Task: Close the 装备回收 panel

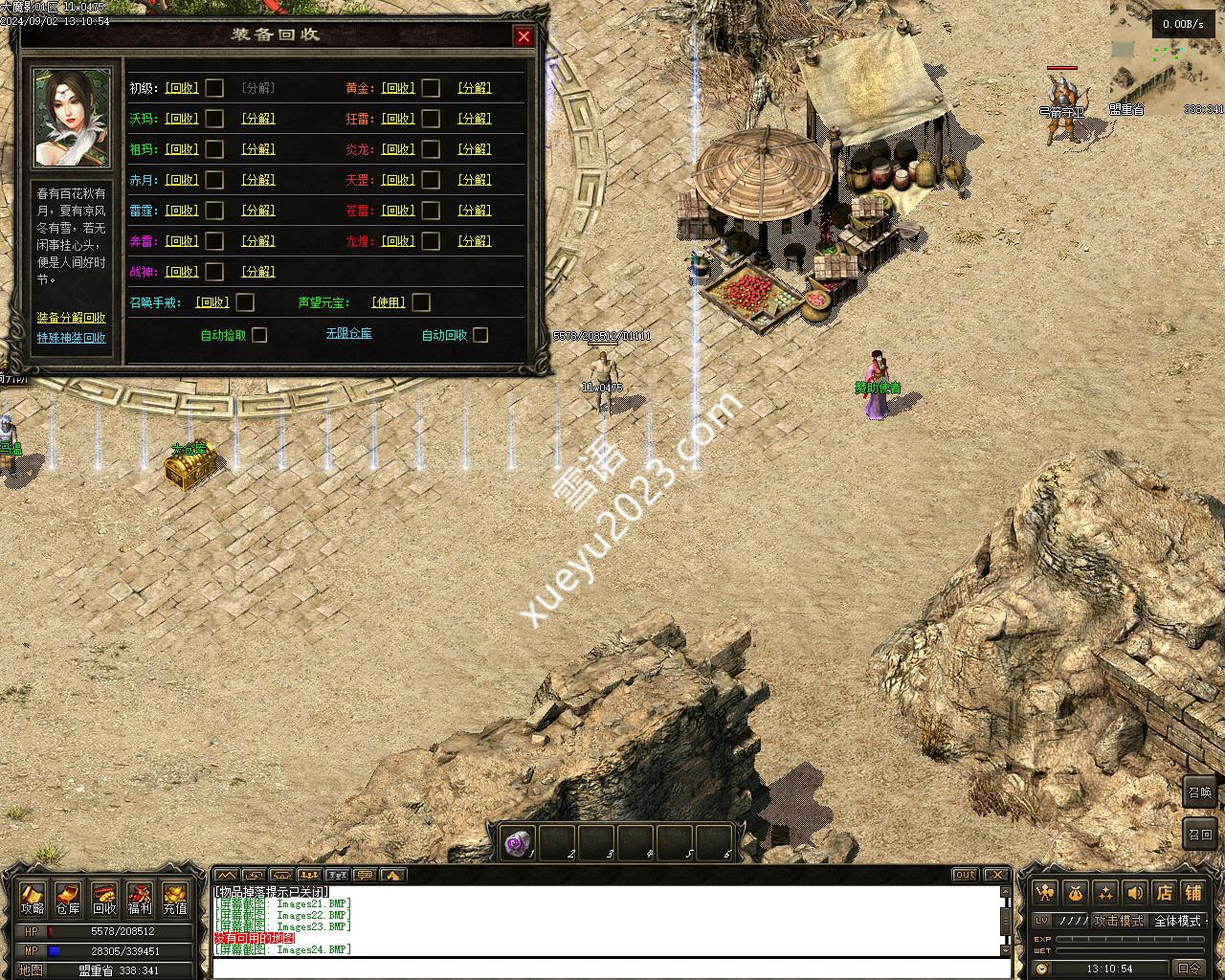Action: point(523,36)
